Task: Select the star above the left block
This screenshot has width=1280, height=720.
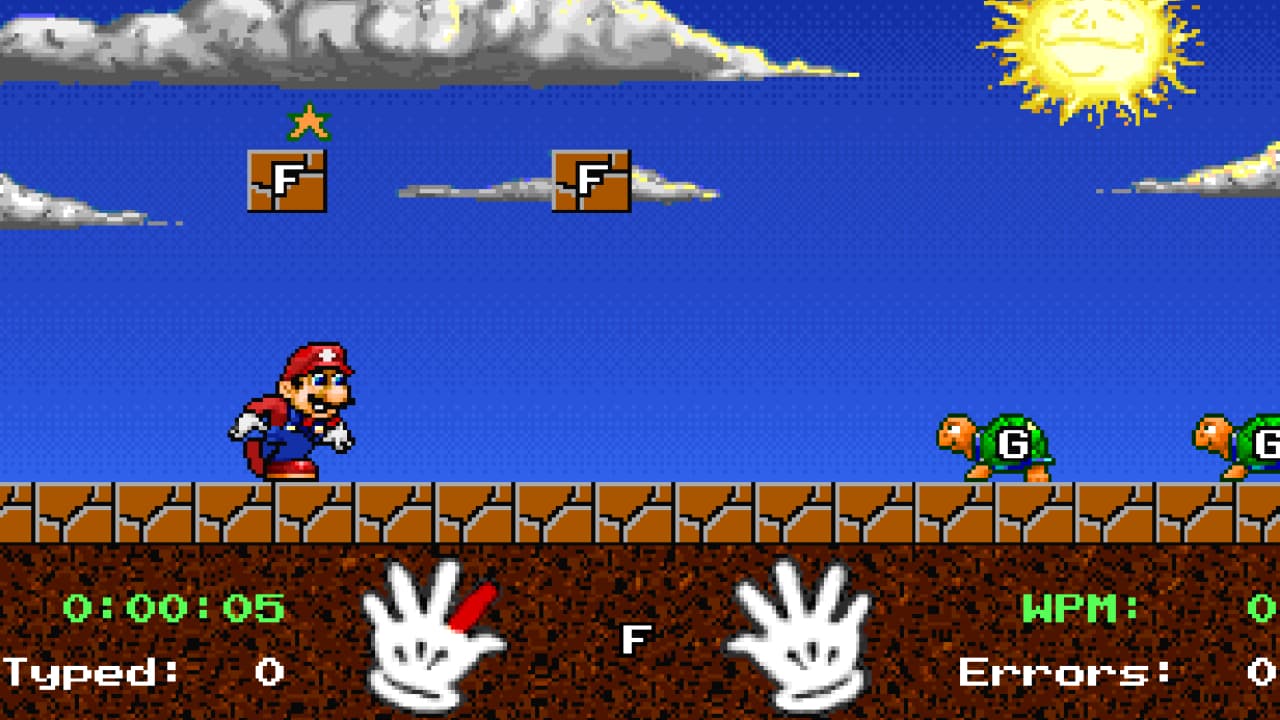Action: [307, 120]
